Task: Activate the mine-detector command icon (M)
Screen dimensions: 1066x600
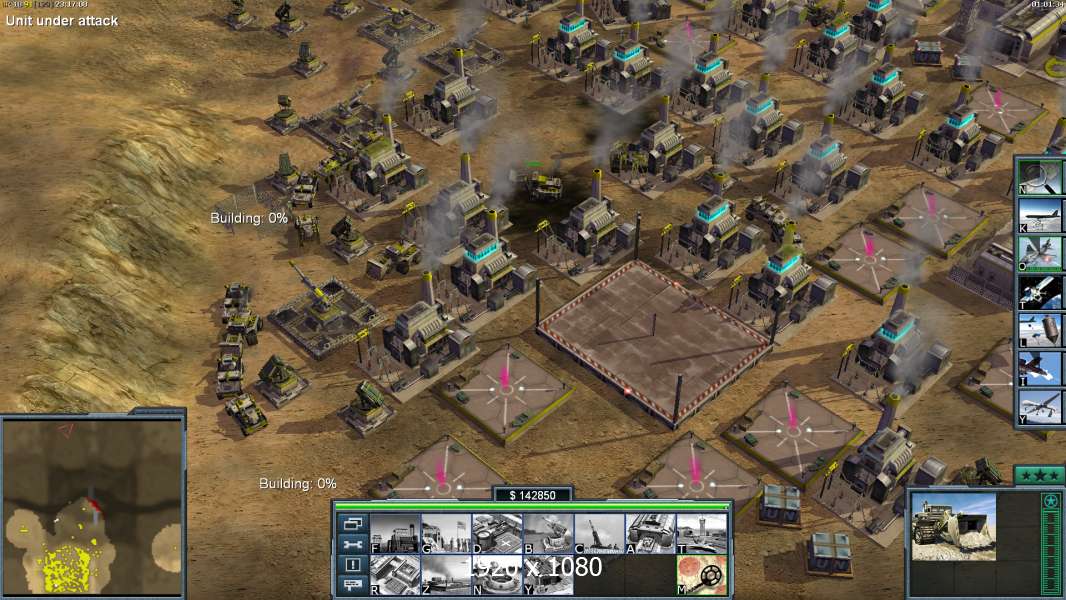Action: (701, 575)
